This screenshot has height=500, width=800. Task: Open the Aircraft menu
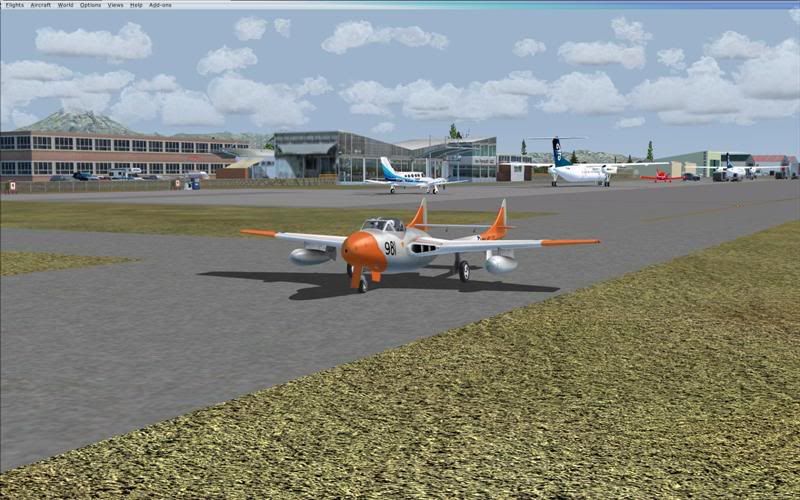40,5
